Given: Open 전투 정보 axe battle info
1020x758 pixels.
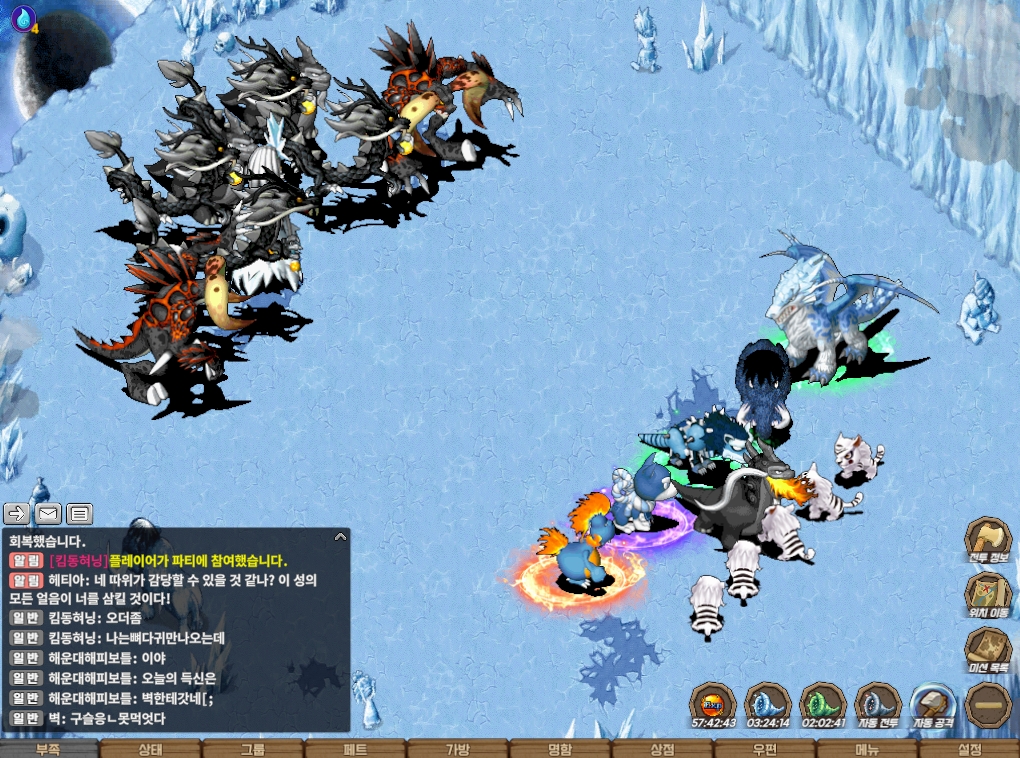Looking at the screenshot, I should 988,539.
